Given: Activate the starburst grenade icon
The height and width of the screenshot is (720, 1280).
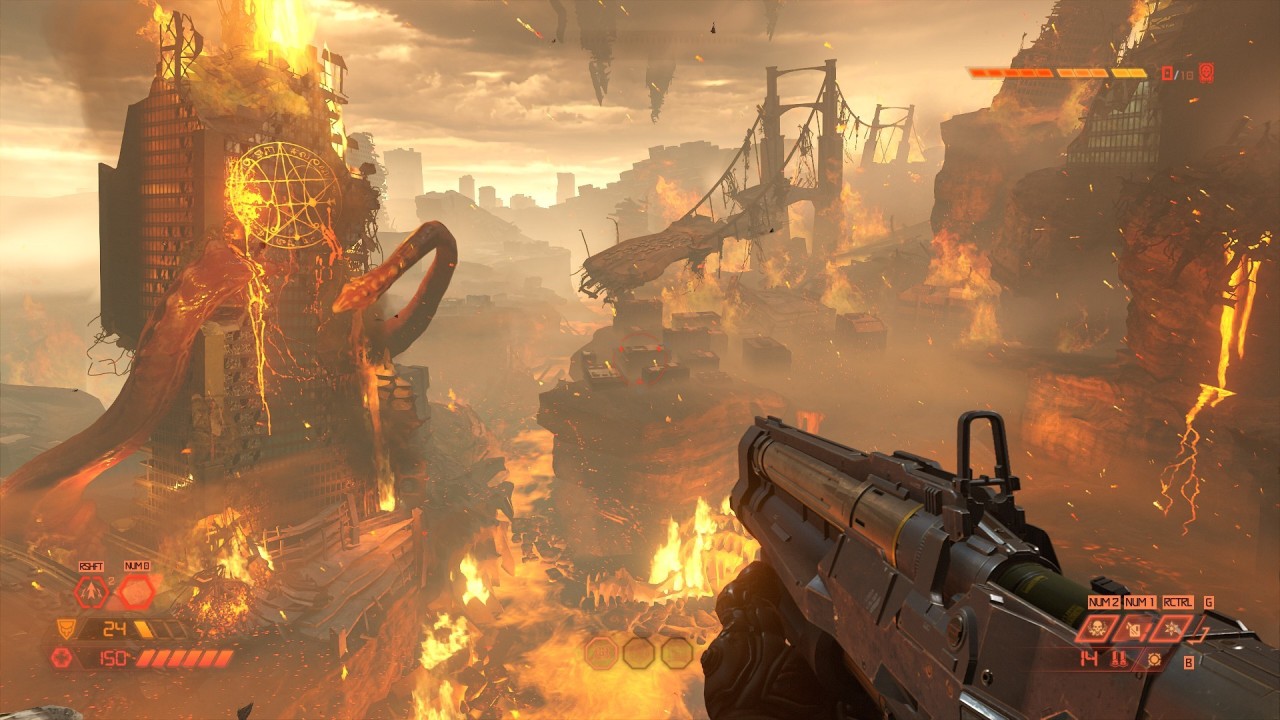Looking at the screenshot, I should 1171,628.
